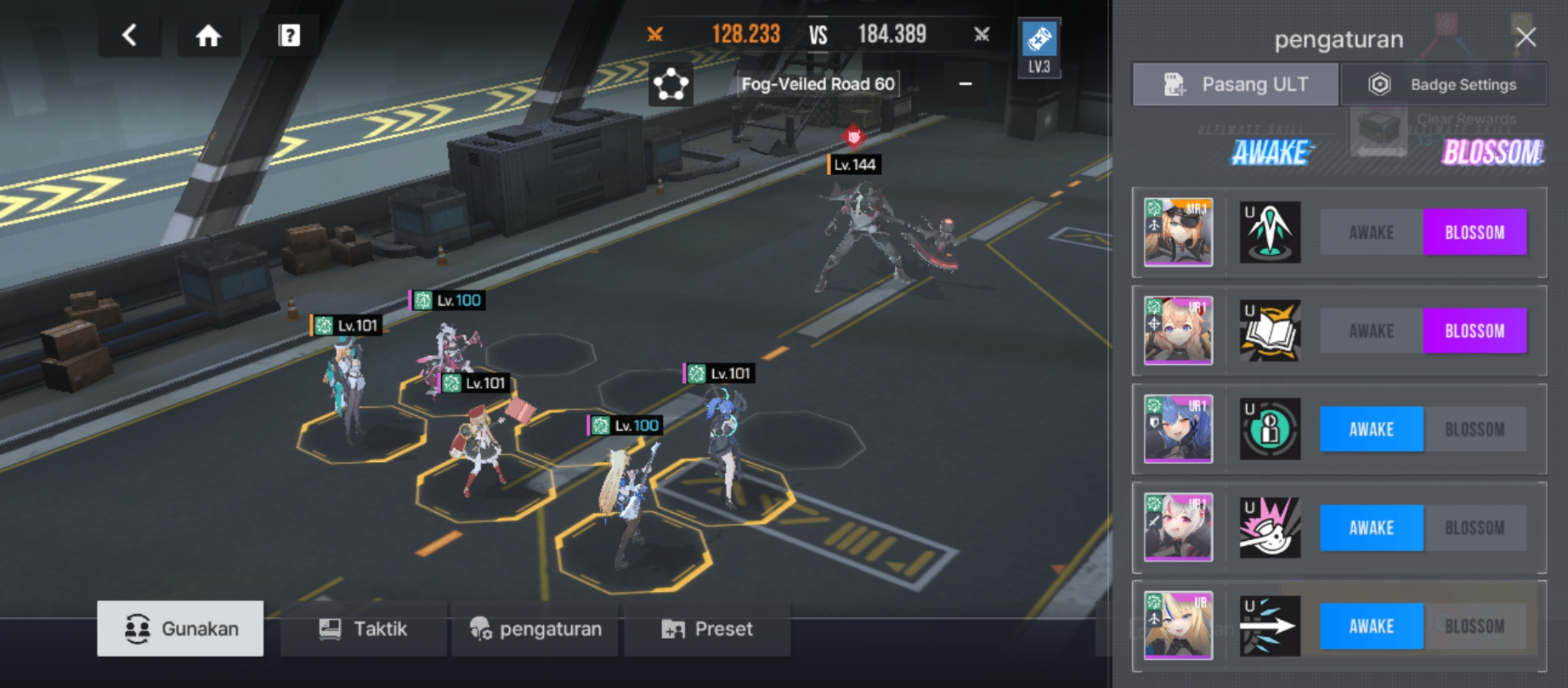Select the Gunakan tab
1568x688 pixels.
point(180,629)
